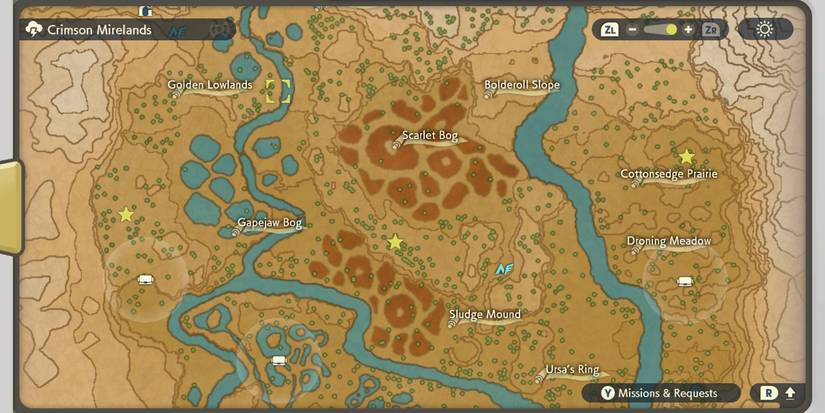Viewport: 825px width, 413px height.
Task: Click the blue player marker near Sludge Mound
Action: point(505,268)
